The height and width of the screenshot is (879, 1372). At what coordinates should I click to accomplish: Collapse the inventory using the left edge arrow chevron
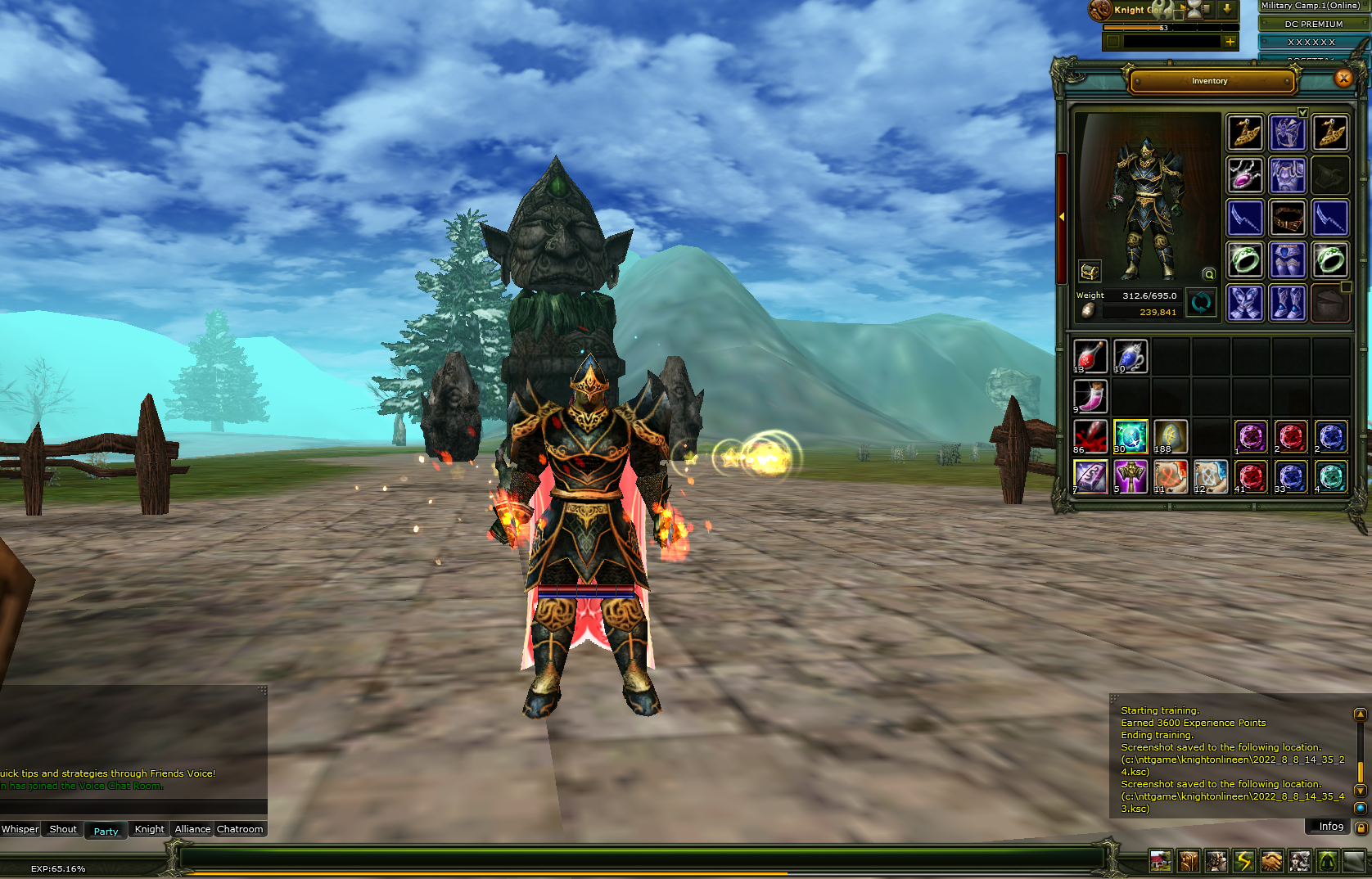[1061, 217]
